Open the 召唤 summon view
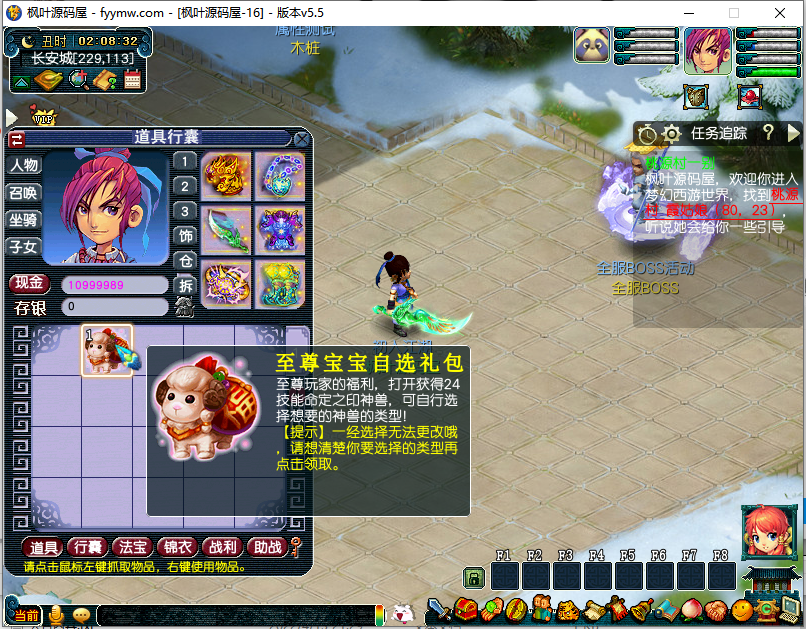 23,192
